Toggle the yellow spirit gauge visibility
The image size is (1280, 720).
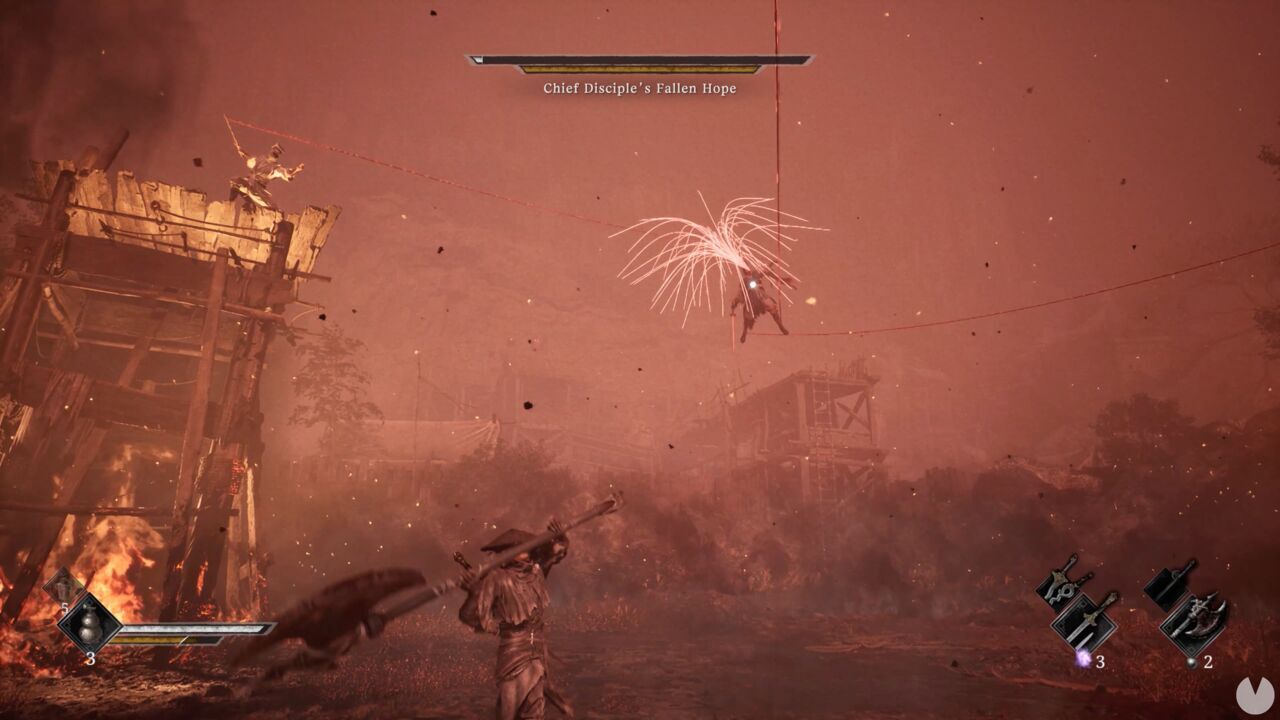pos(165,640)
